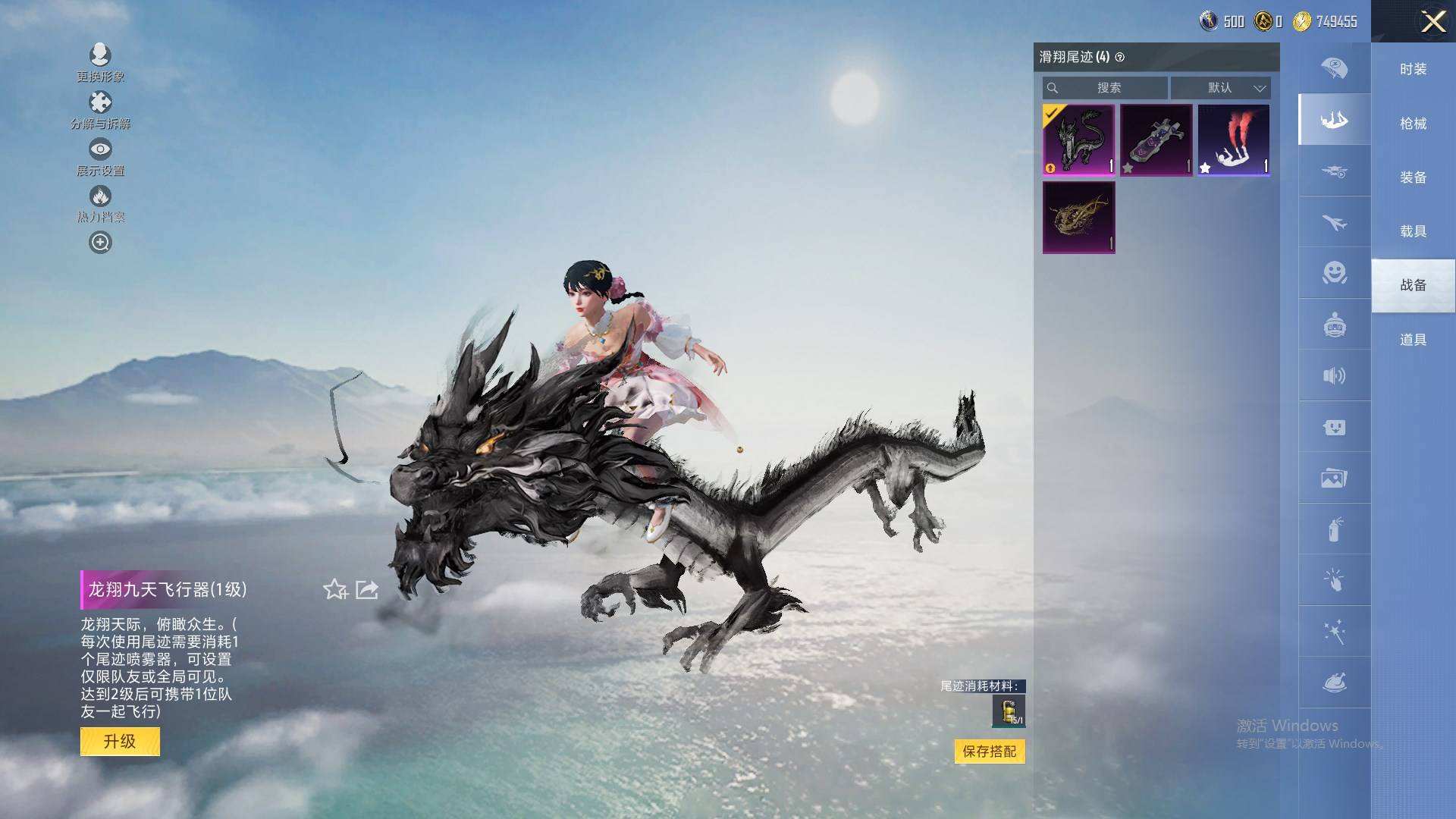Open 分解与拆解 dismantle option
This screenshot has width=1456, height=819.
tap(100, 110)
